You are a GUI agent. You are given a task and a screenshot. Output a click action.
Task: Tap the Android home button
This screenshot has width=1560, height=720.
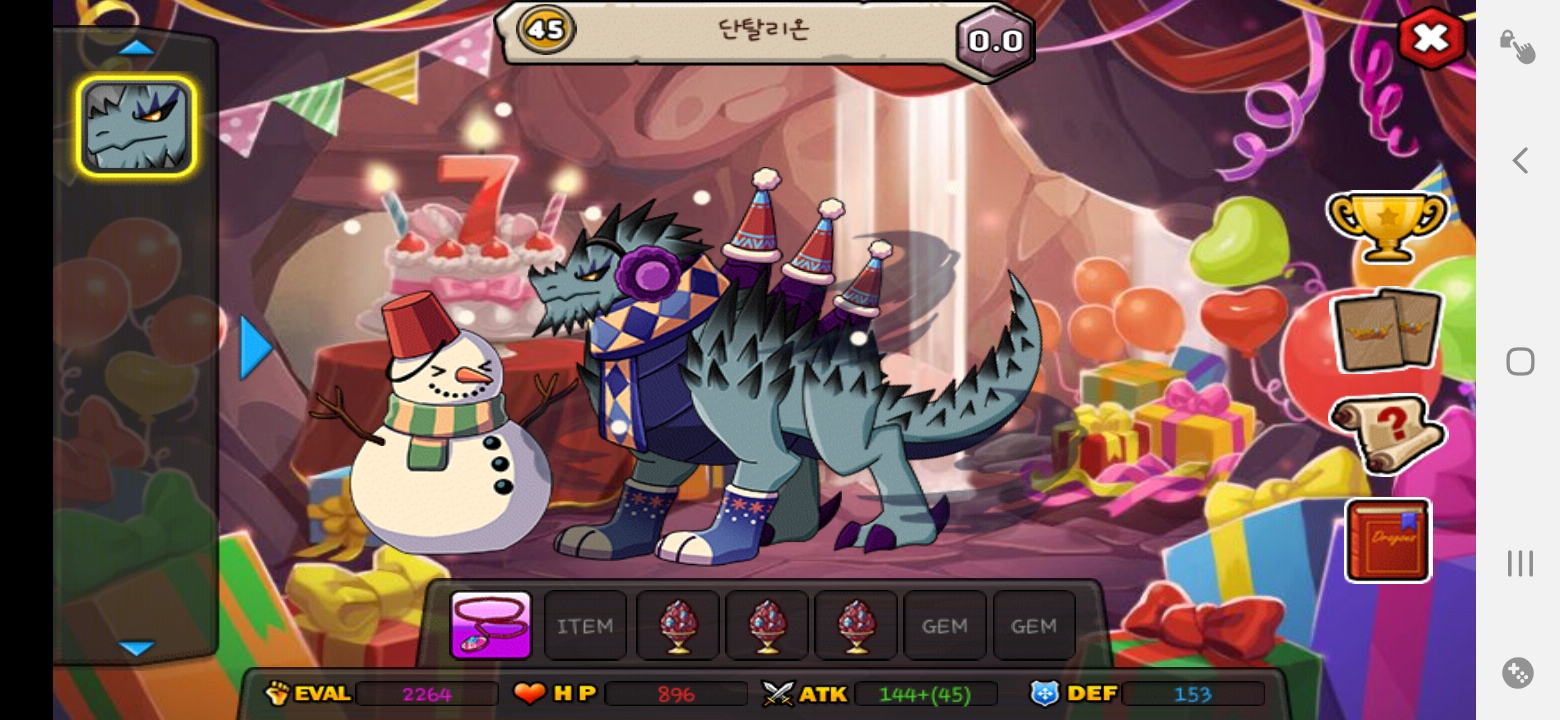(1520, 361)
